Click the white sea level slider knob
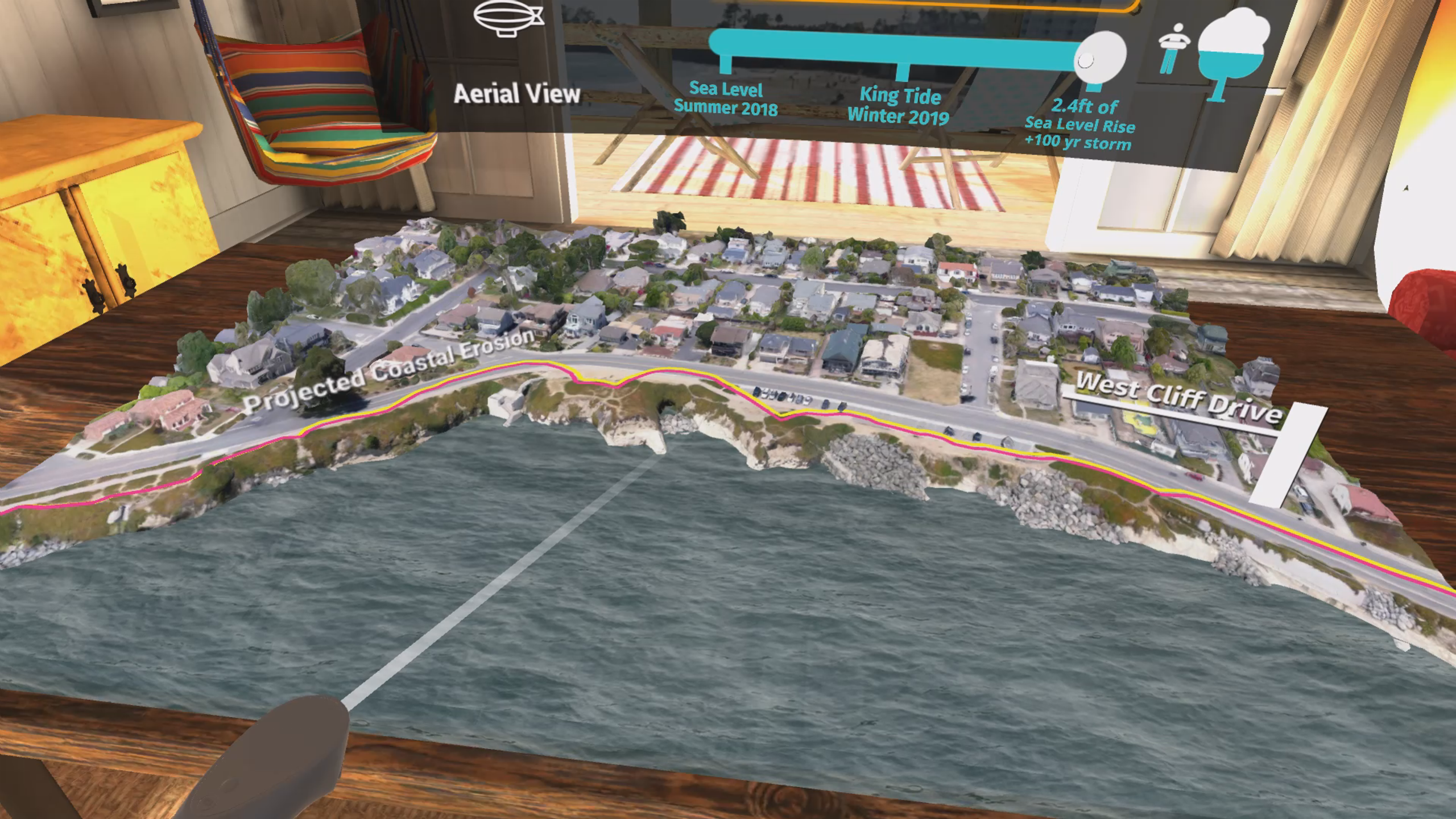 coord(1099,58)
